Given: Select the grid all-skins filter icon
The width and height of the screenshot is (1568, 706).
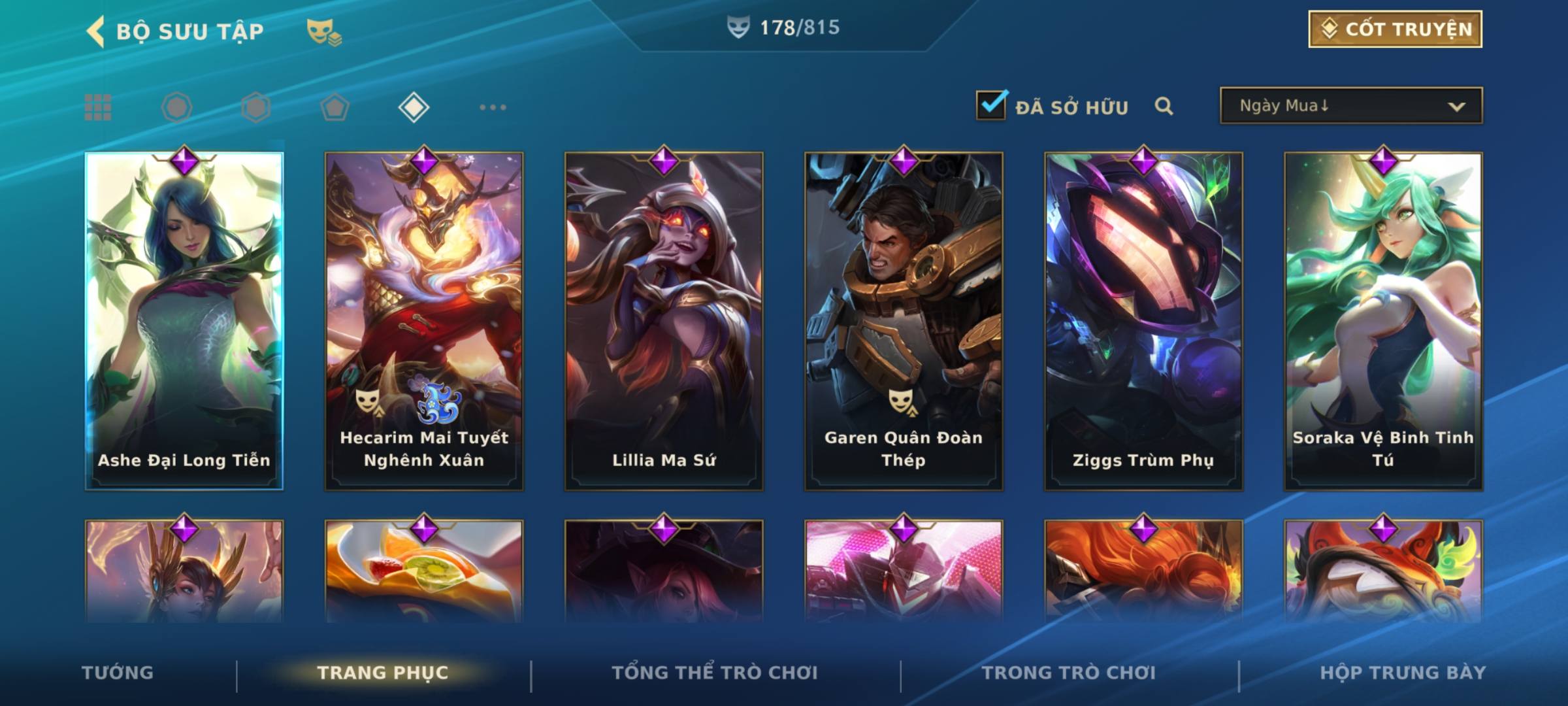Looking at the screenshot, I should (x=98, y=107).
